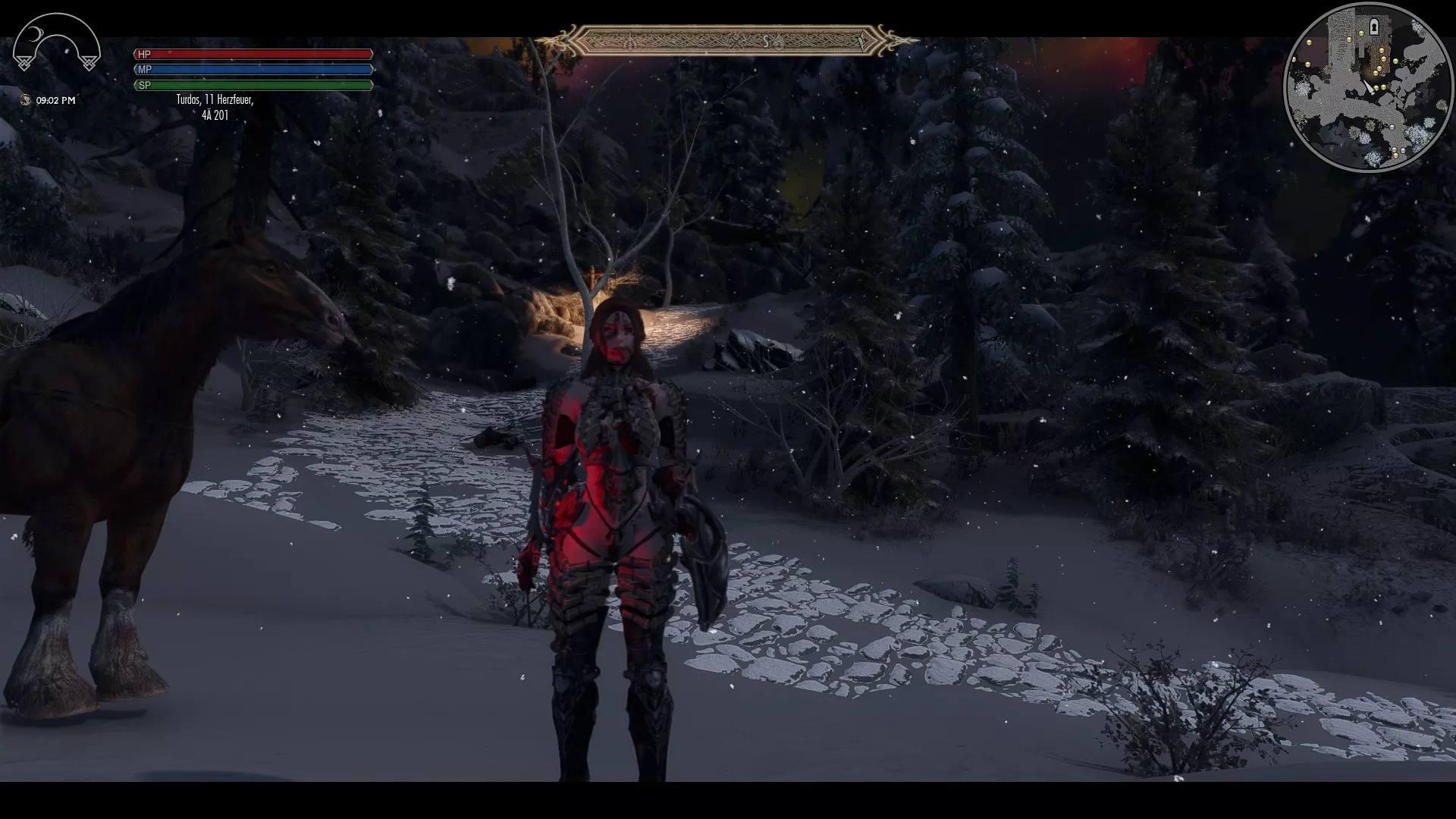Image resolution: width=1456 pixels, height=819 pixels.
Task: Click the clock icon beside 09:02 PM
Action: pos(26,100)
